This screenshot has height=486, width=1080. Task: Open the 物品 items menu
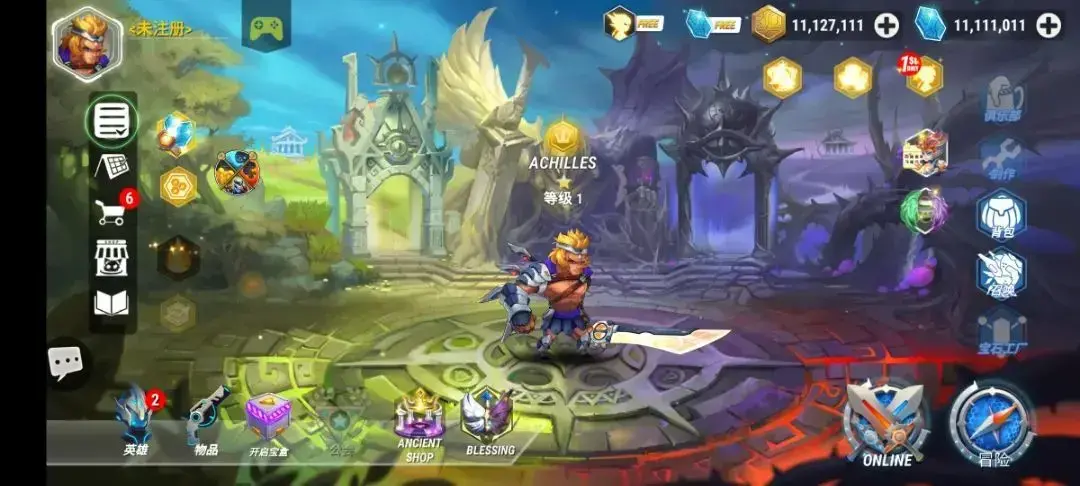tap(207, 420)
